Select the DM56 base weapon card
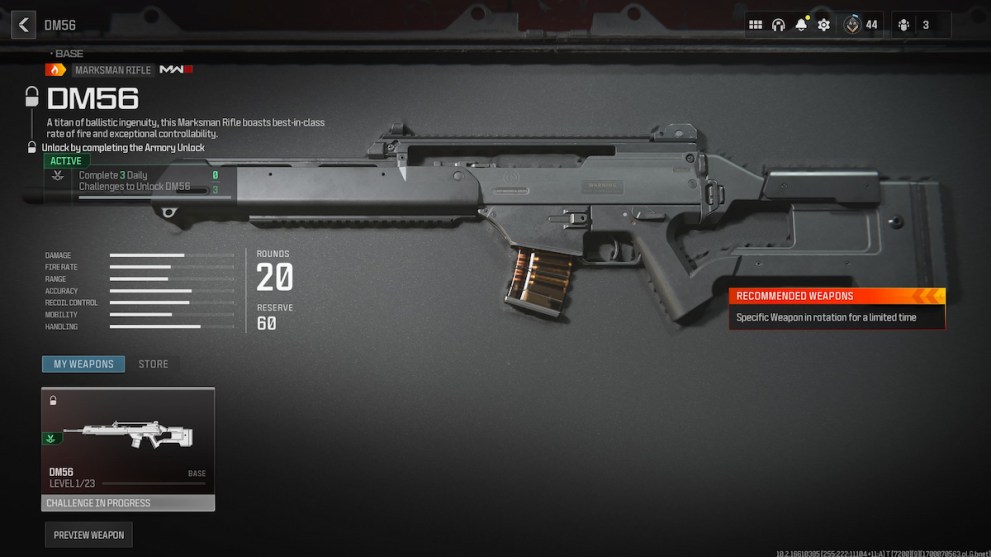This screenshot has height=557, width=991. click(x=128, y=449)
